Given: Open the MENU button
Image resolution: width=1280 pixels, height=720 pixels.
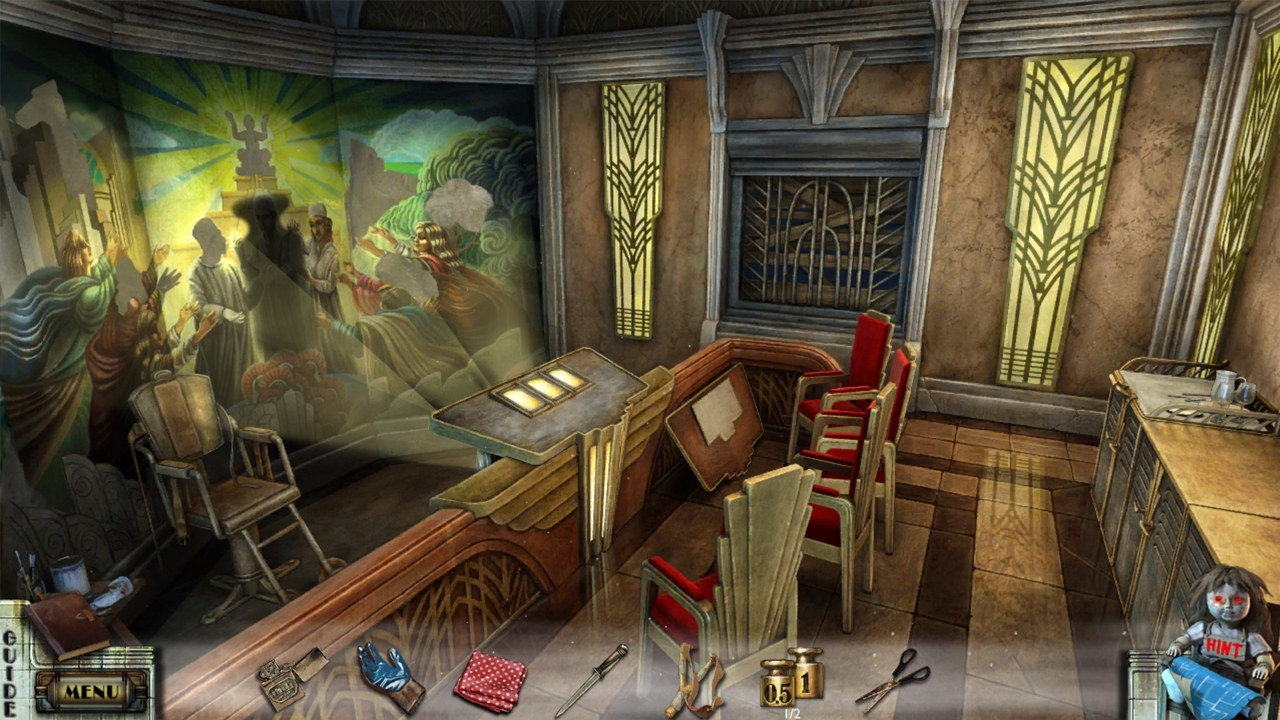Looking at the screenshot, I should click(x=92, y=691).
